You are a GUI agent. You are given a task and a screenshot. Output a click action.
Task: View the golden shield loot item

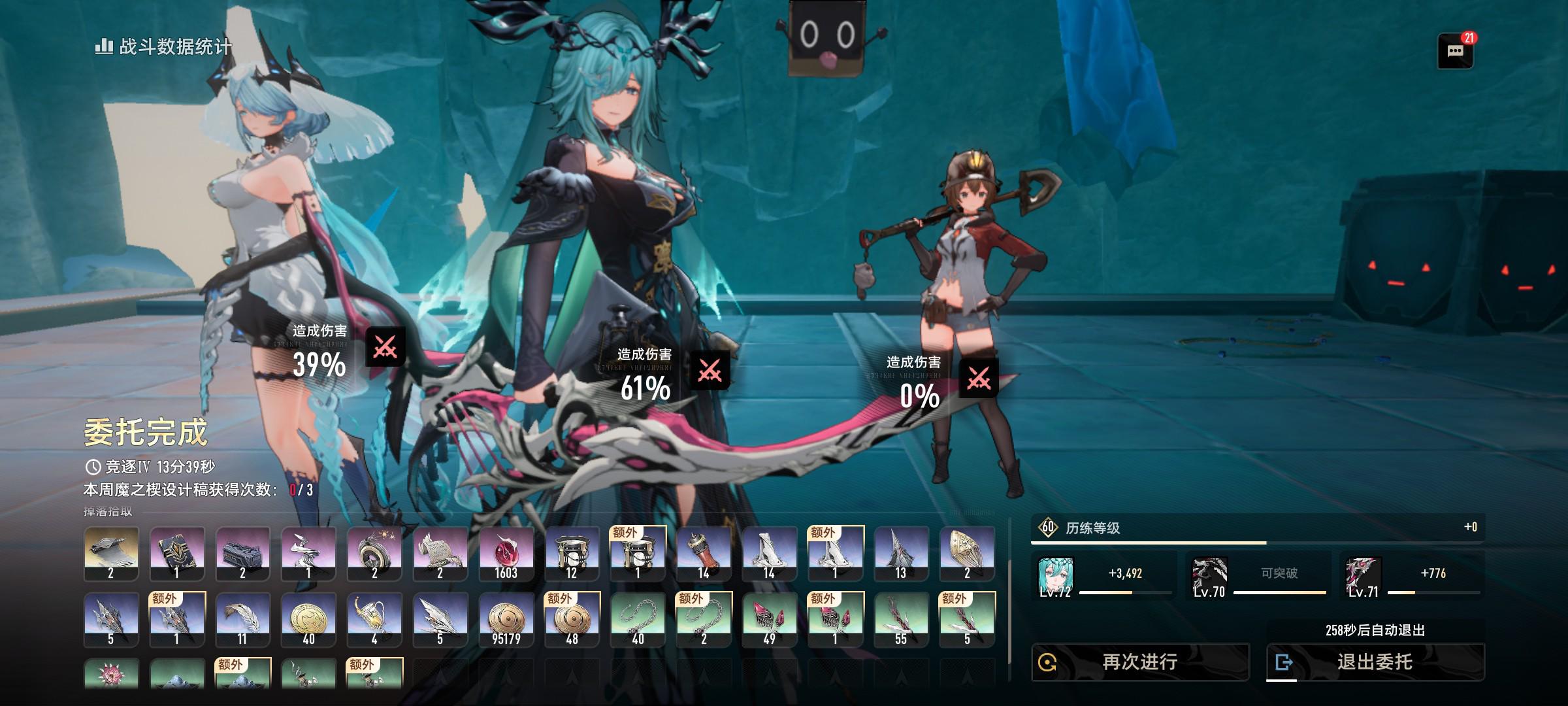tap(967, 554)
